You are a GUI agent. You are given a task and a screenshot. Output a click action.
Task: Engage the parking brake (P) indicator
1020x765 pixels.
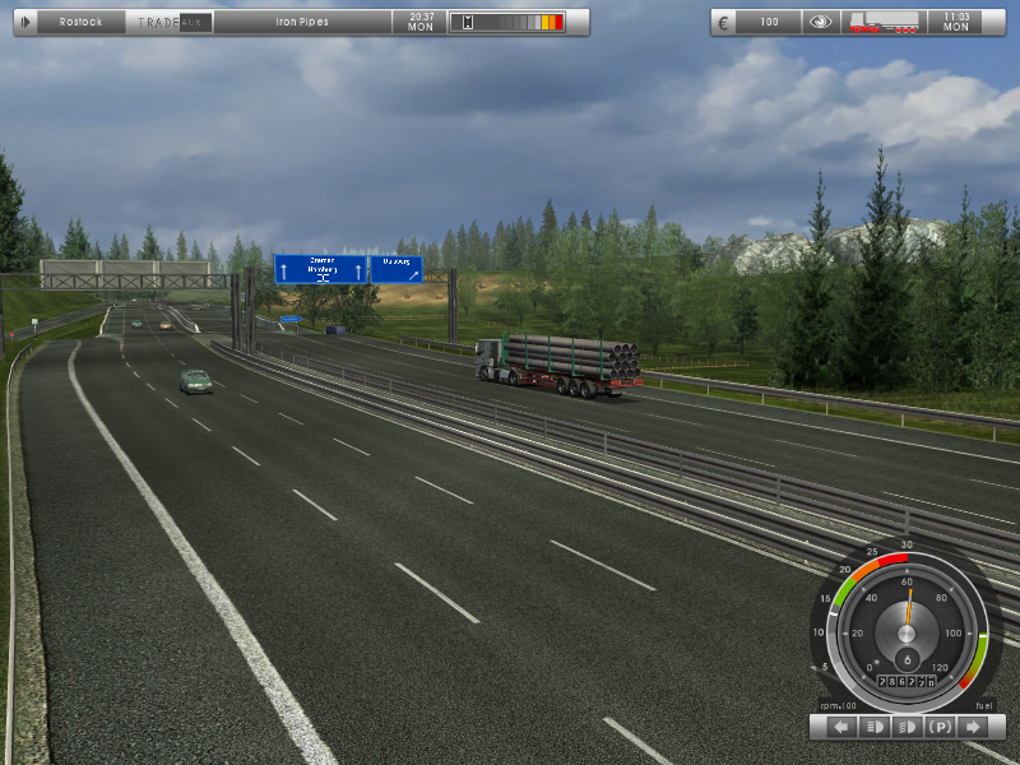[939, 727]
